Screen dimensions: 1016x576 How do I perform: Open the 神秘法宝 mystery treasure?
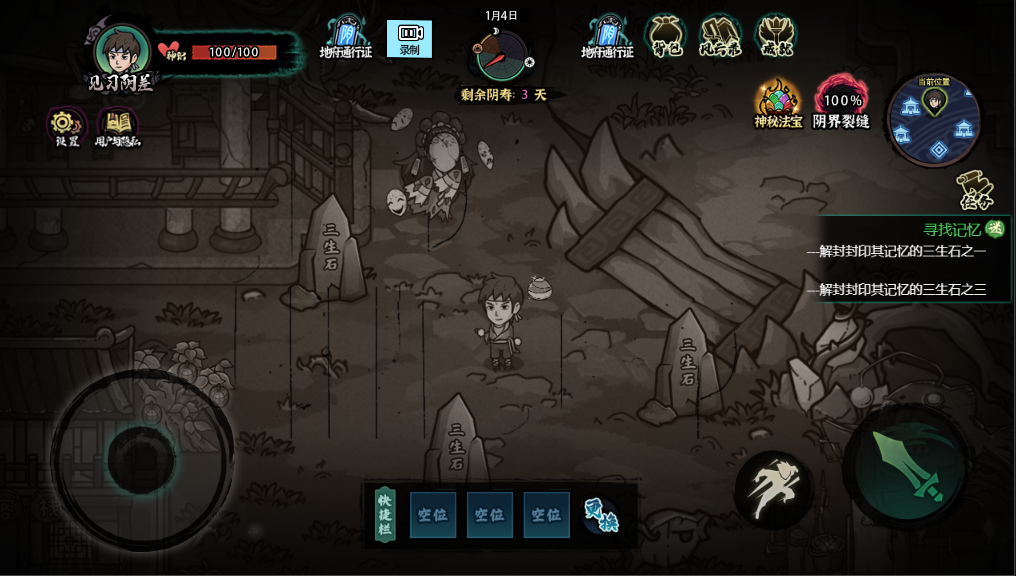[778, 103]
